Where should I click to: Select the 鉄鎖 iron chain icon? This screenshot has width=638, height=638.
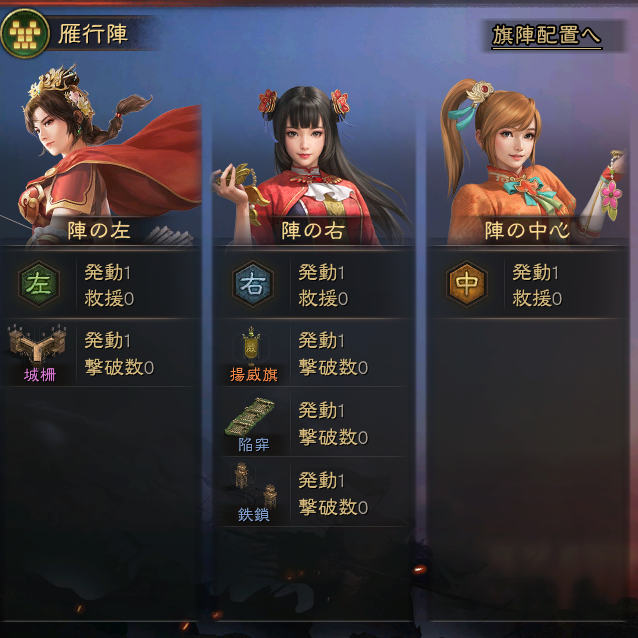tap(252, 486)
